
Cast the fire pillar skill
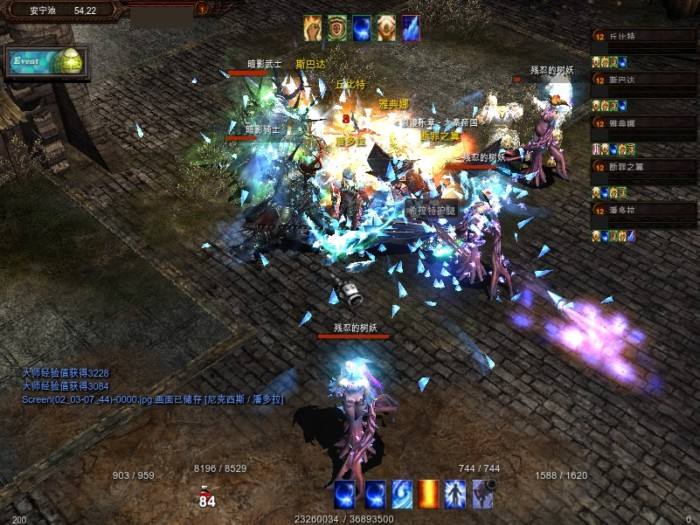pos(429,493)
